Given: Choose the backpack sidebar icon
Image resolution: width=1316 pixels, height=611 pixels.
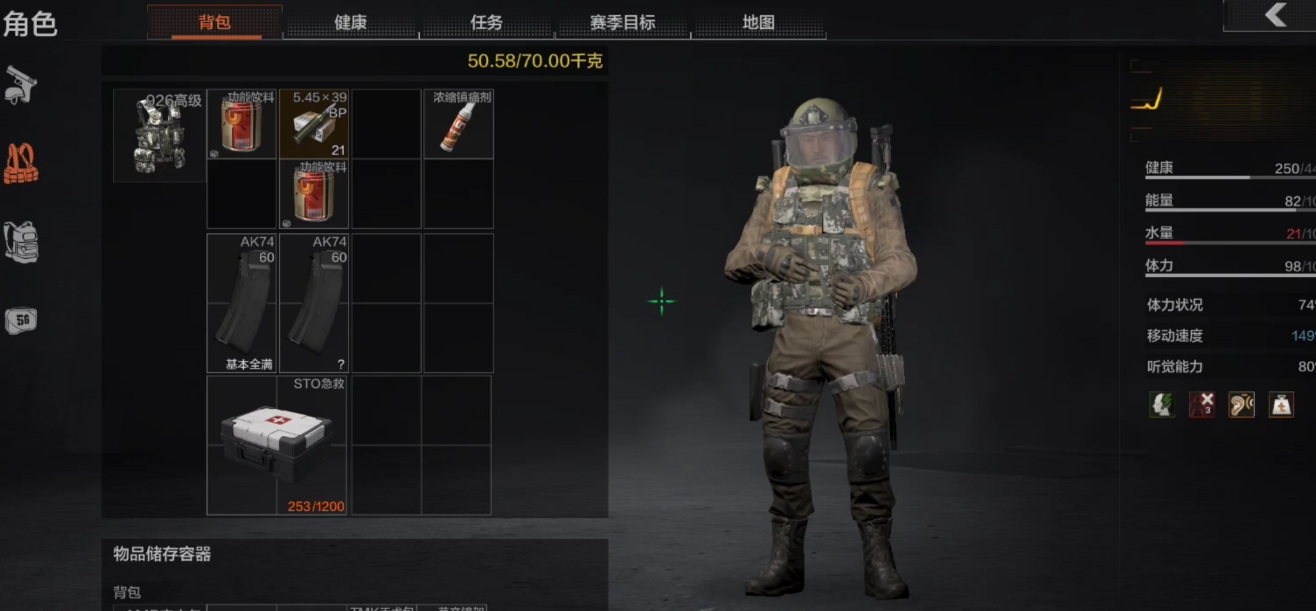Looking at the screenshot, I should coord(20,242).
